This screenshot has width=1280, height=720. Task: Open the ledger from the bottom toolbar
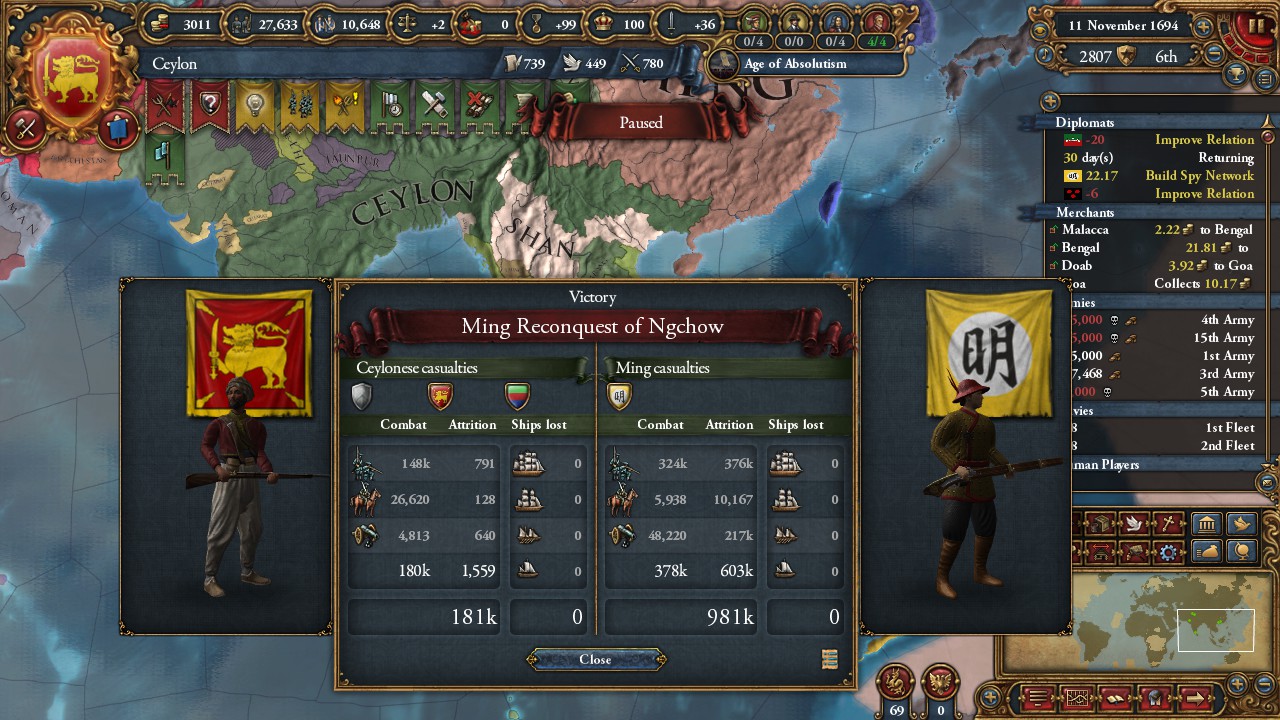(x=1077, y=697)
